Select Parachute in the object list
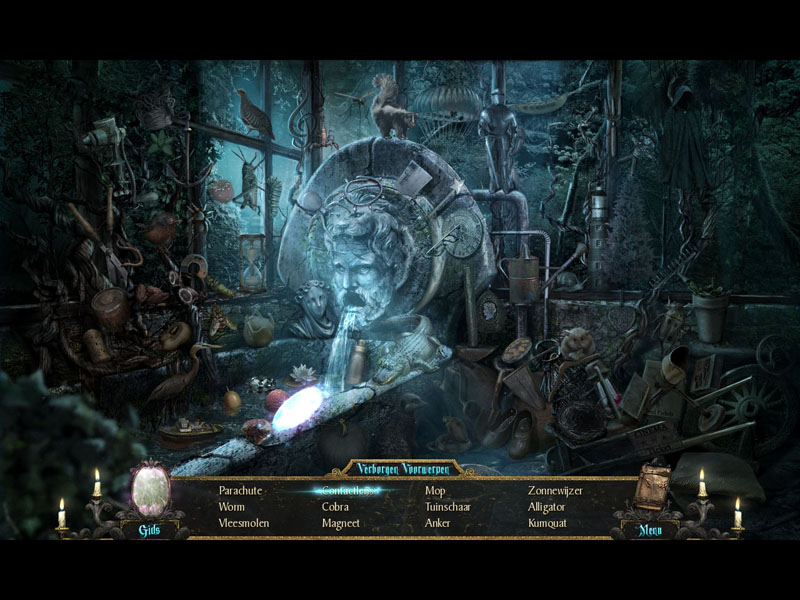The image size is (800, 600). (x=240, y=491)
